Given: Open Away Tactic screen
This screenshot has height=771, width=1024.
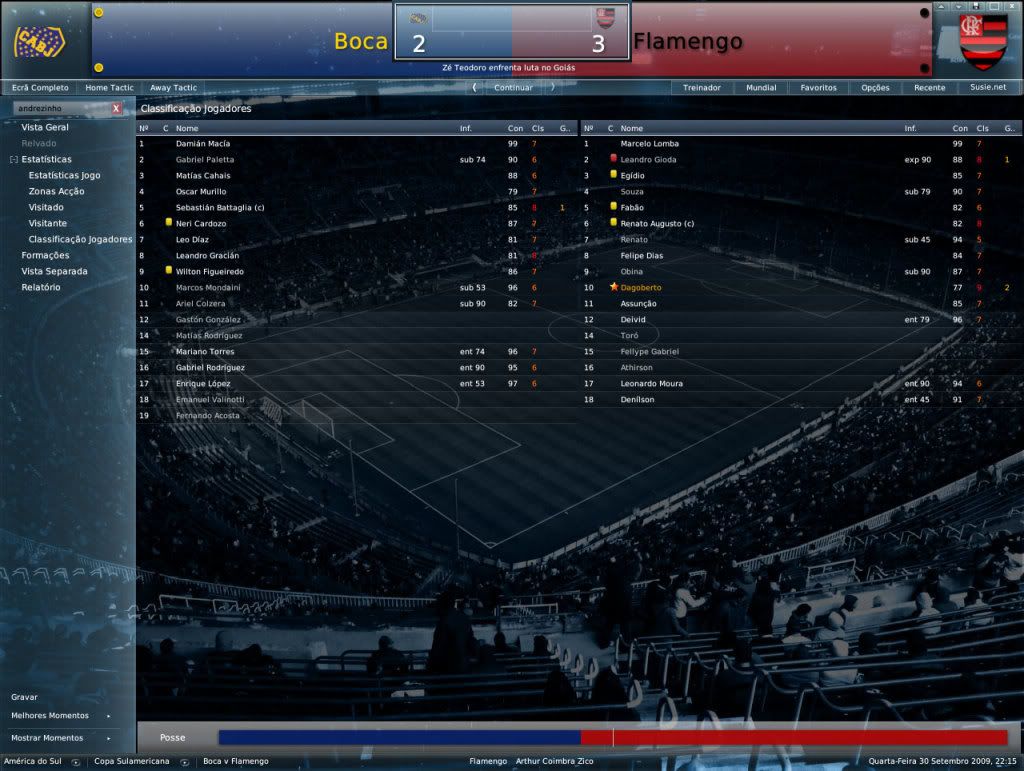Looking at the screenshot, I should [x=173, y=88].
